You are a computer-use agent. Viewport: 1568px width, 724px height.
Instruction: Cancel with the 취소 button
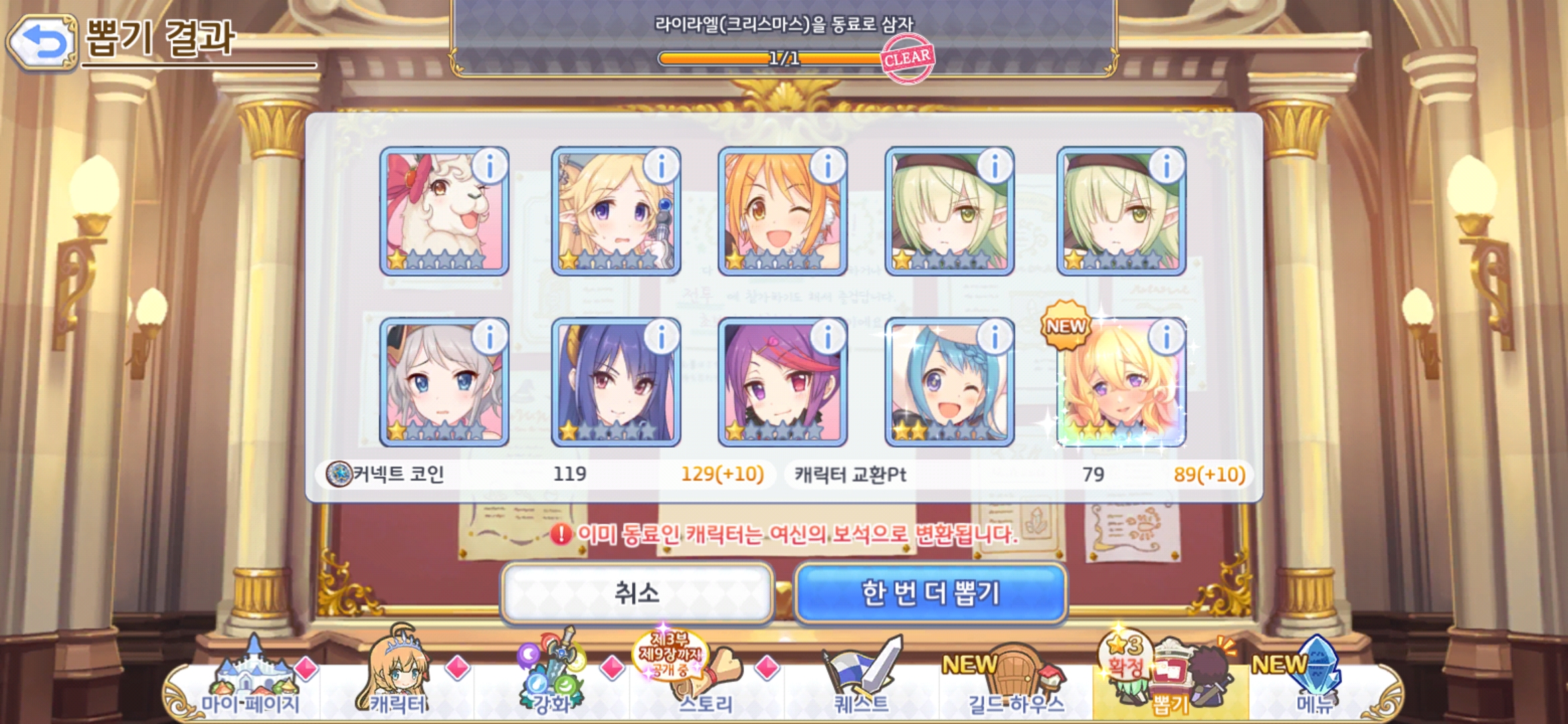pyautogui.click(x=637, y=593)
